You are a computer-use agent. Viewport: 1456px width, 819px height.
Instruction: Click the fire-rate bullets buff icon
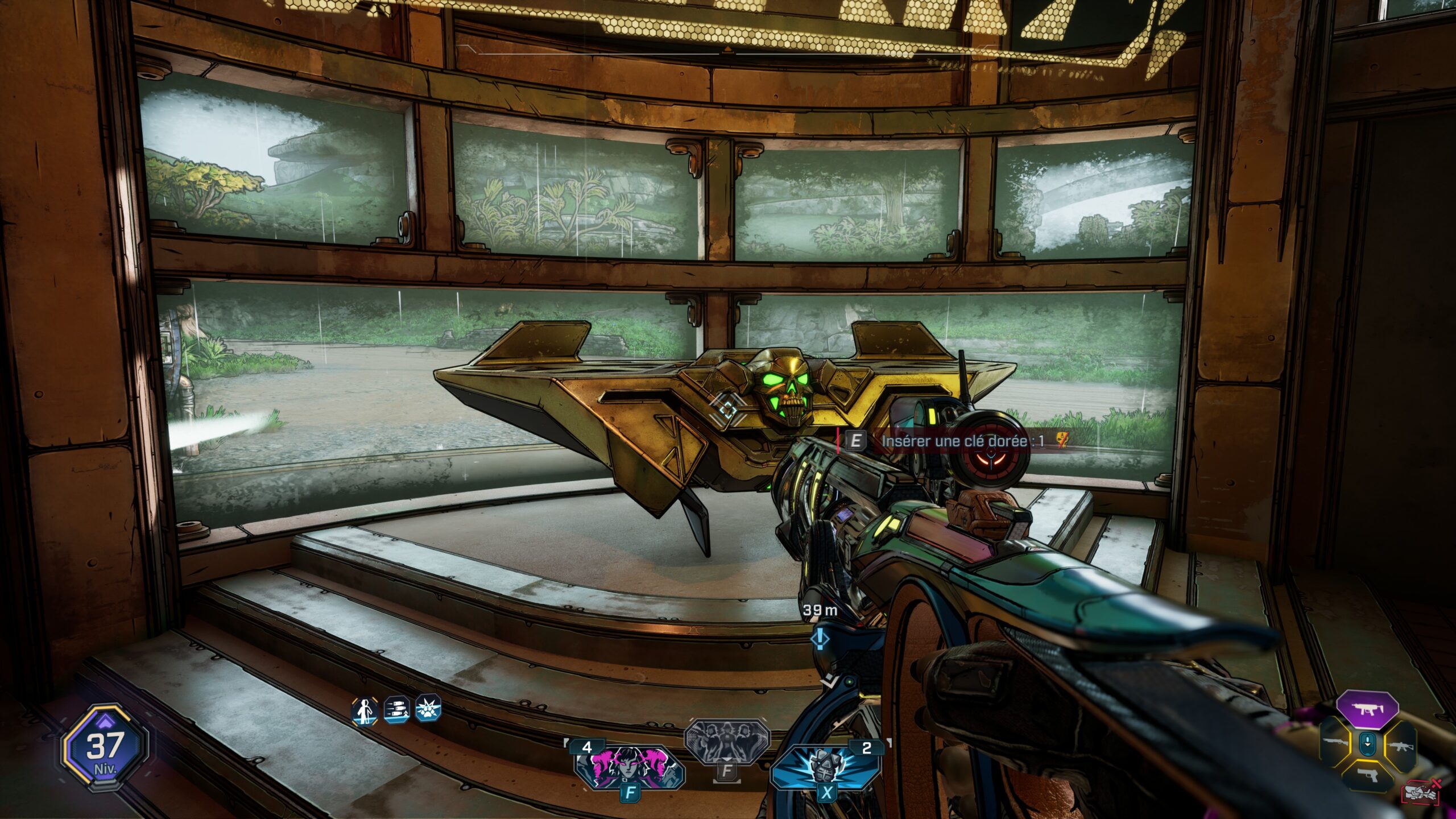click(396, 711)
